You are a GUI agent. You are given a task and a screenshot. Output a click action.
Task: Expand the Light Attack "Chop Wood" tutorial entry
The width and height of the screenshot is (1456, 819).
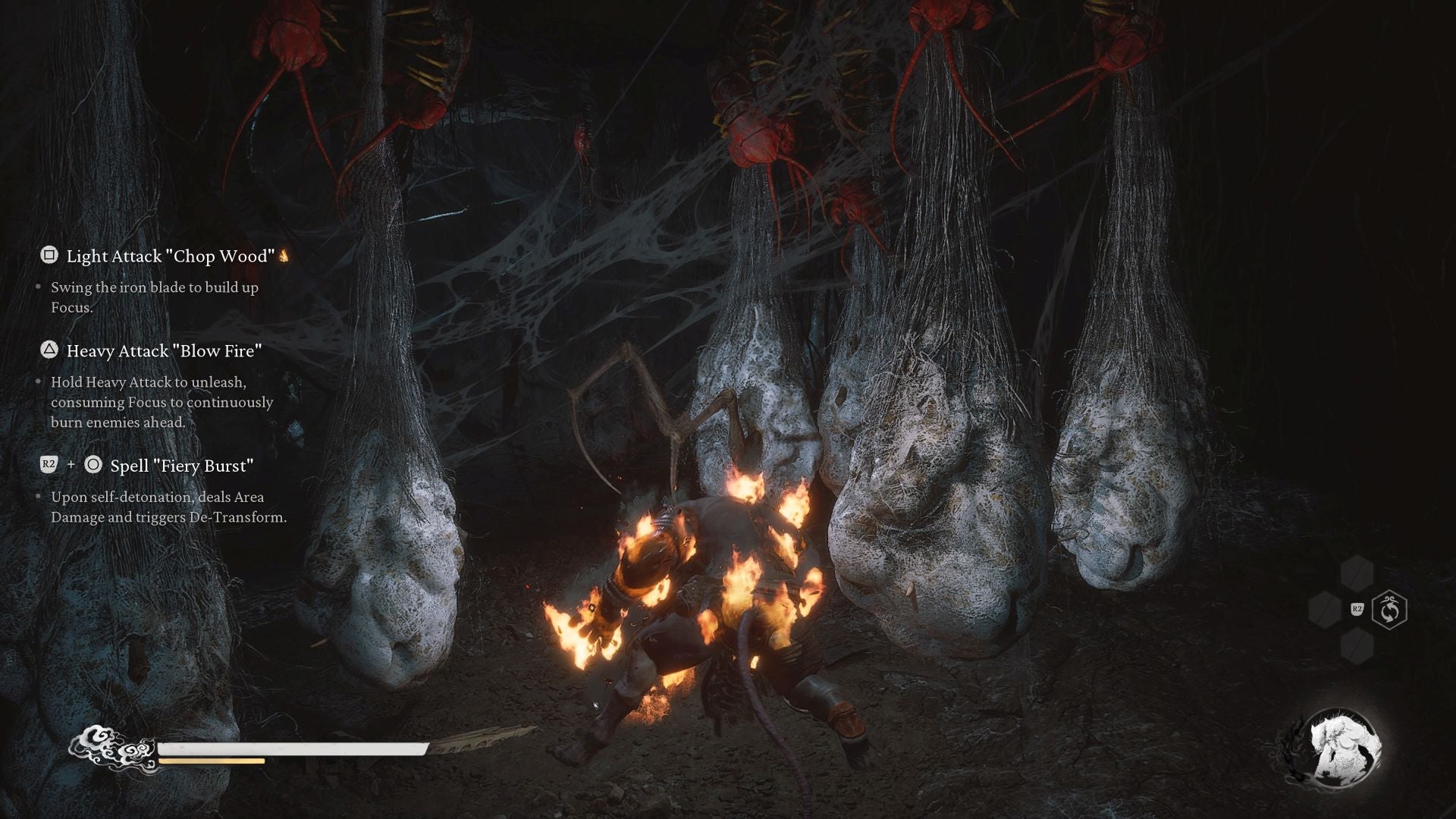click(171, 256)
